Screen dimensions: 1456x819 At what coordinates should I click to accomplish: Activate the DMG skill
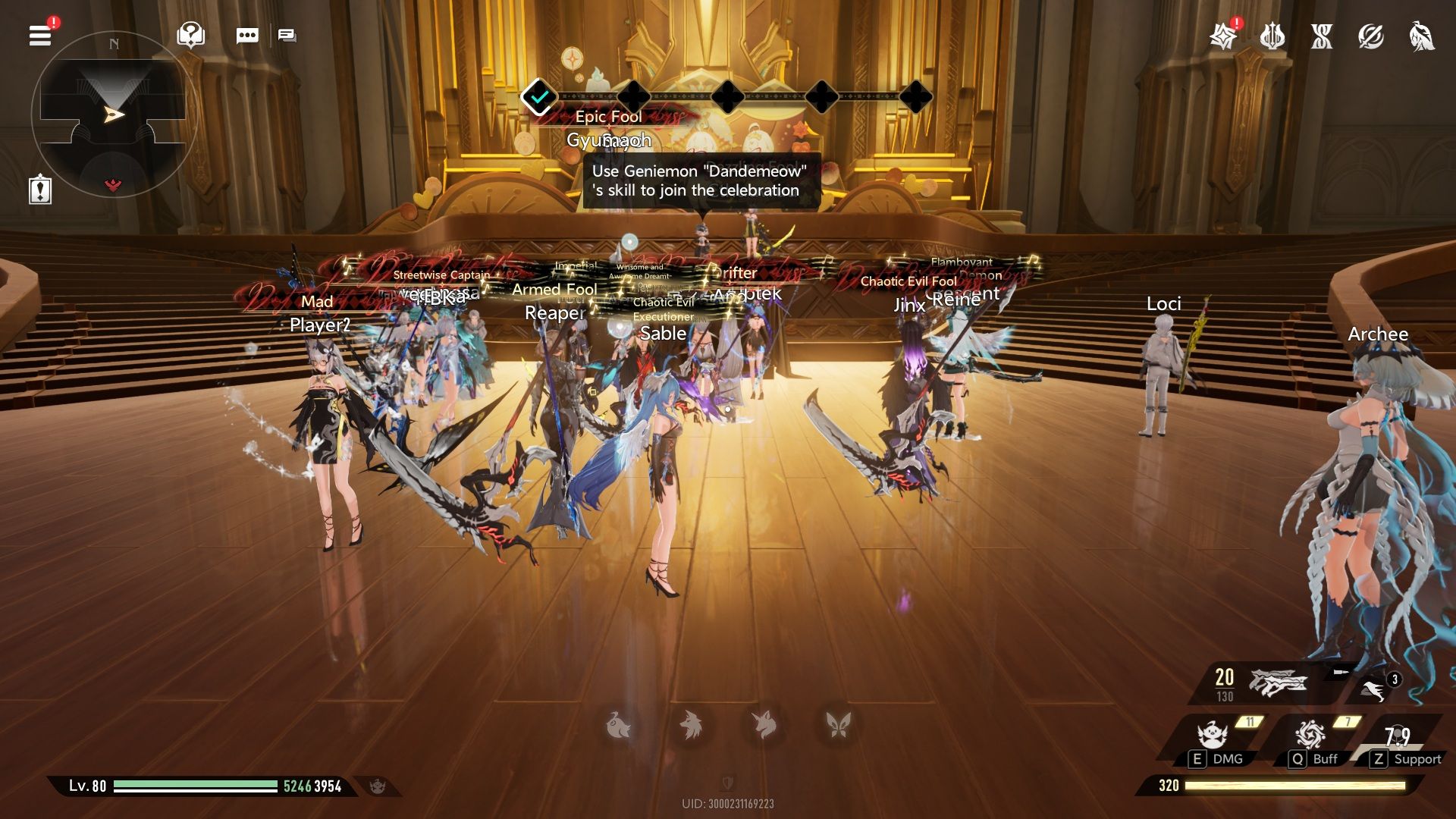point(1213,737)
